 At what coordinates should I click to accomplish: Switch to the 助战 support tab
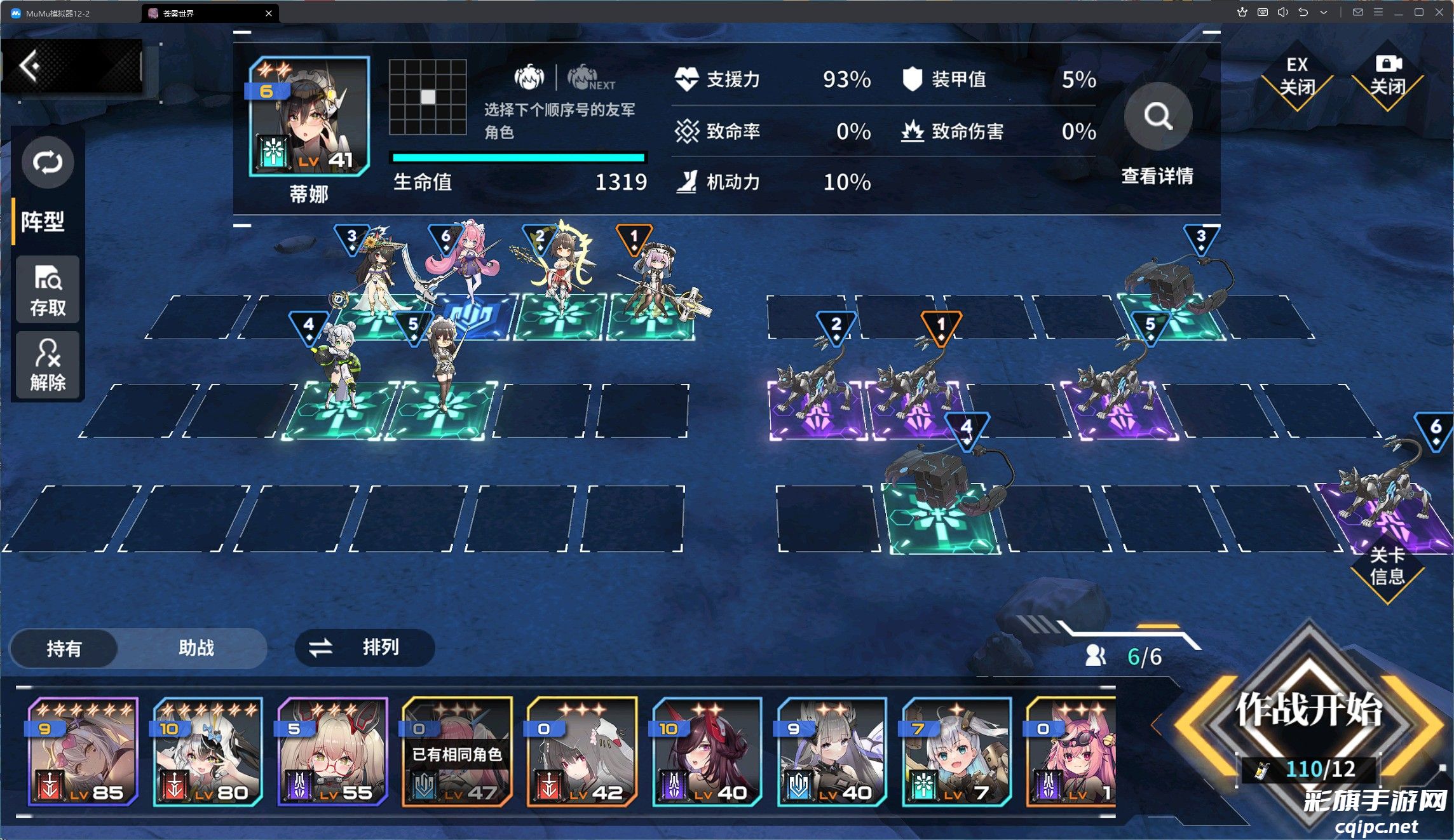(196, 648)
